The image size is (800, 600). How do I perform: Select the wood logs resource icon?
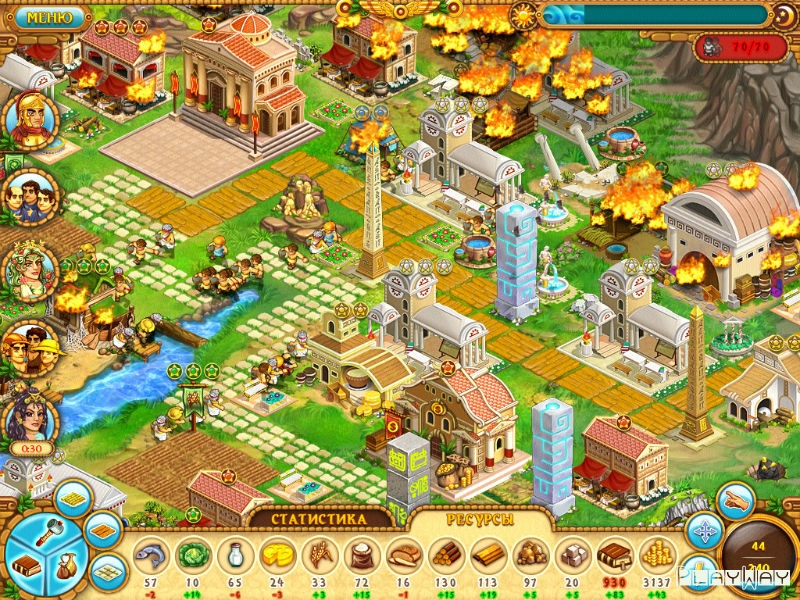pyautogui.click(x=446, y=555)
